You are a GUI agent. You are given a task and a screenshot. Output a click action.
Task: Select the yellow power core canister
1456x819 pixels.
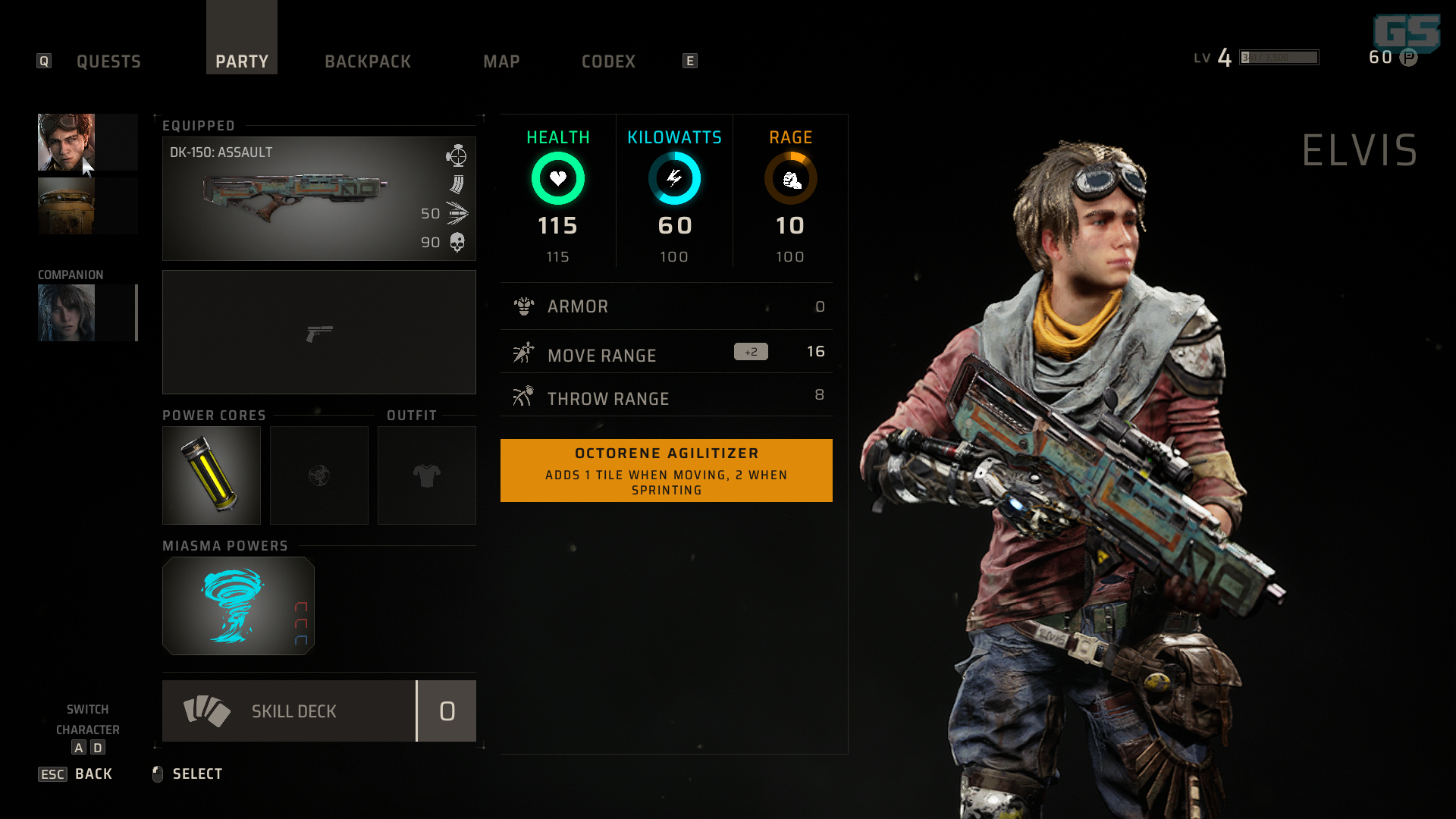[211, 475]
